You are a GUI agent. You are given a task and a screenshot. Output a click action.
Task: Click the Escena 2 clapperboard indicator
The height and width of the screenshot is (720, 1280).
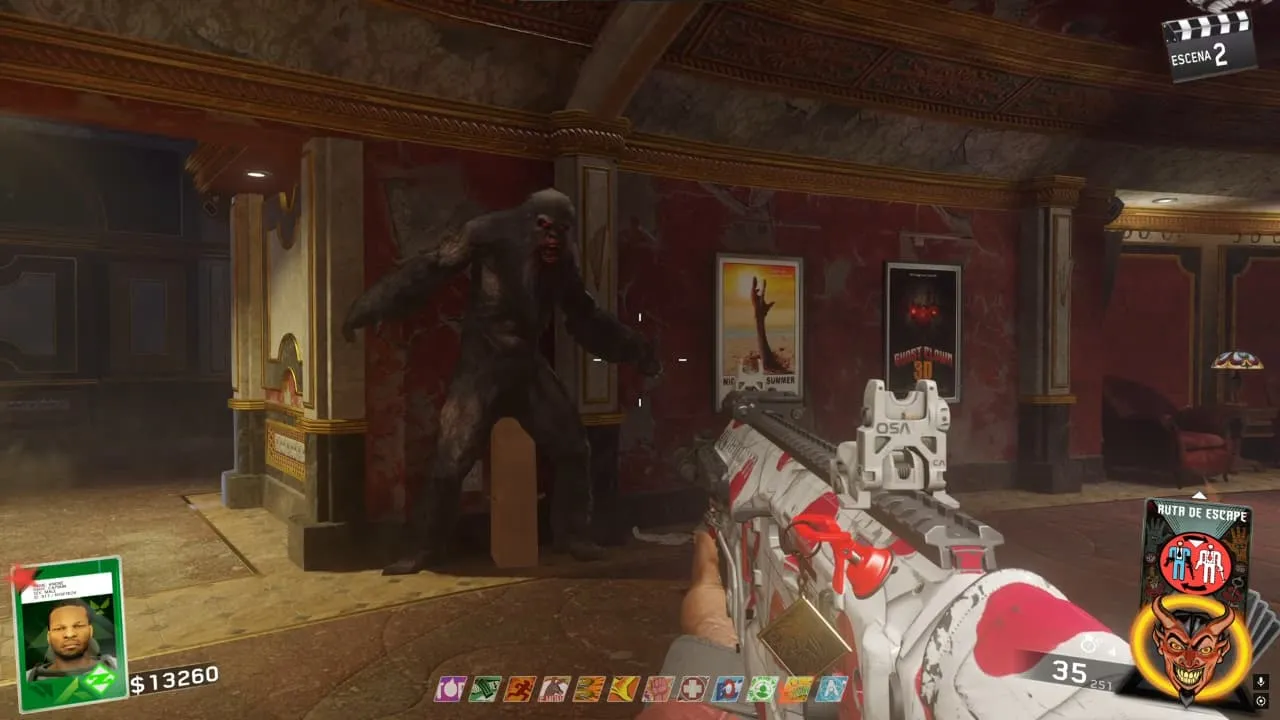1208,44
